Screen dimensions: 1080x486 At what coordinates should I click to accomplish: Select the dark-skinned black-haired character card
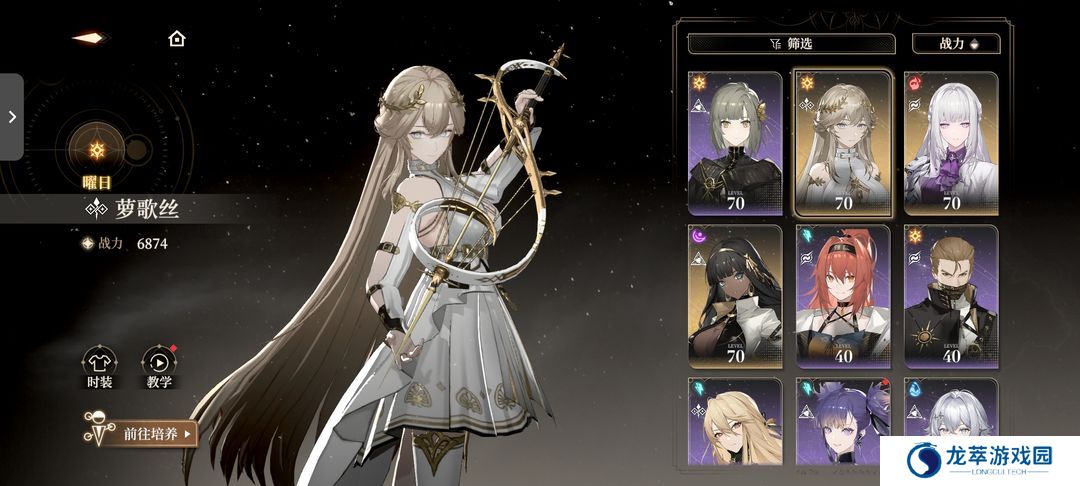(x=734, y=296)
